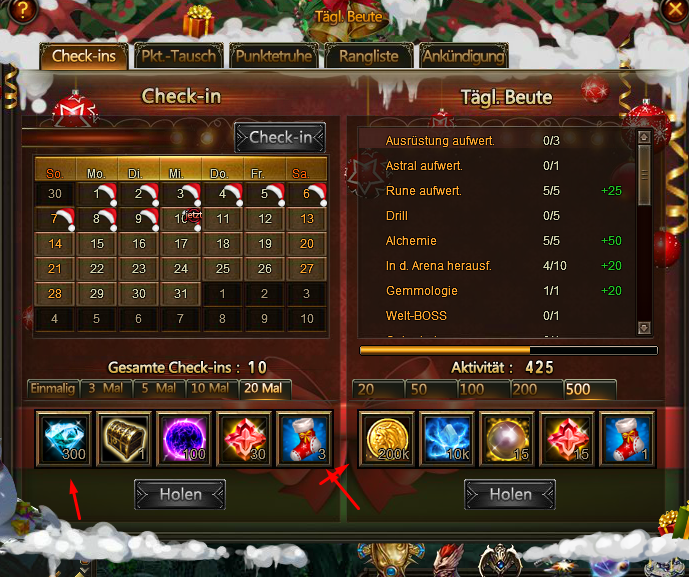Select the Einmalig check-in reward tab

click(53, 388)
